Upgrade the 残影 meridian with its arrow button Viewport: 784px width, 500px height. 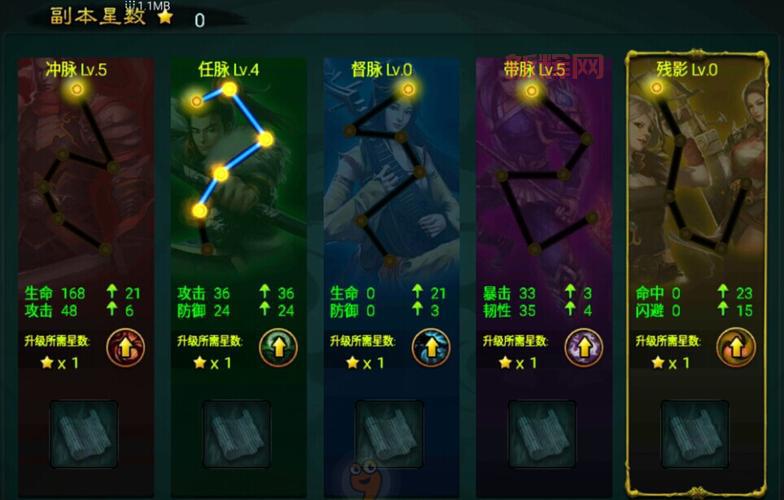point(736,348)
